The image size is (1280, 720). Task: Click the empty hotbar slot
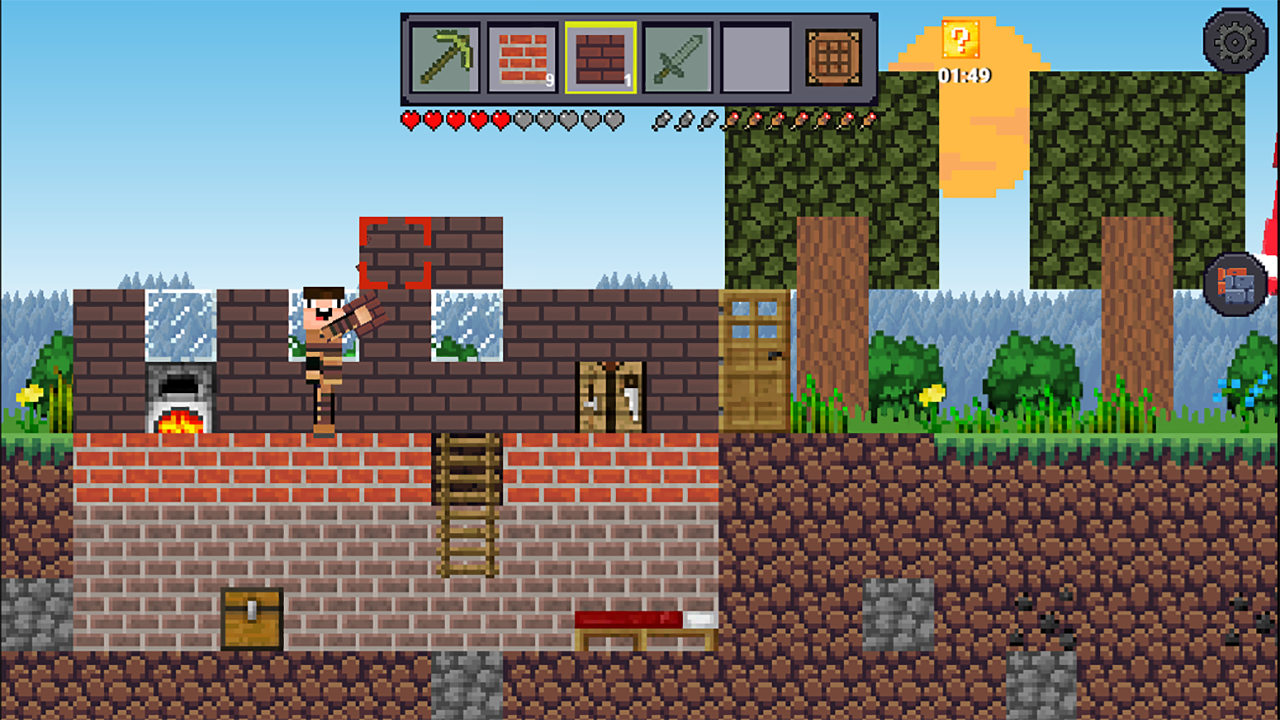coord(755,58)
